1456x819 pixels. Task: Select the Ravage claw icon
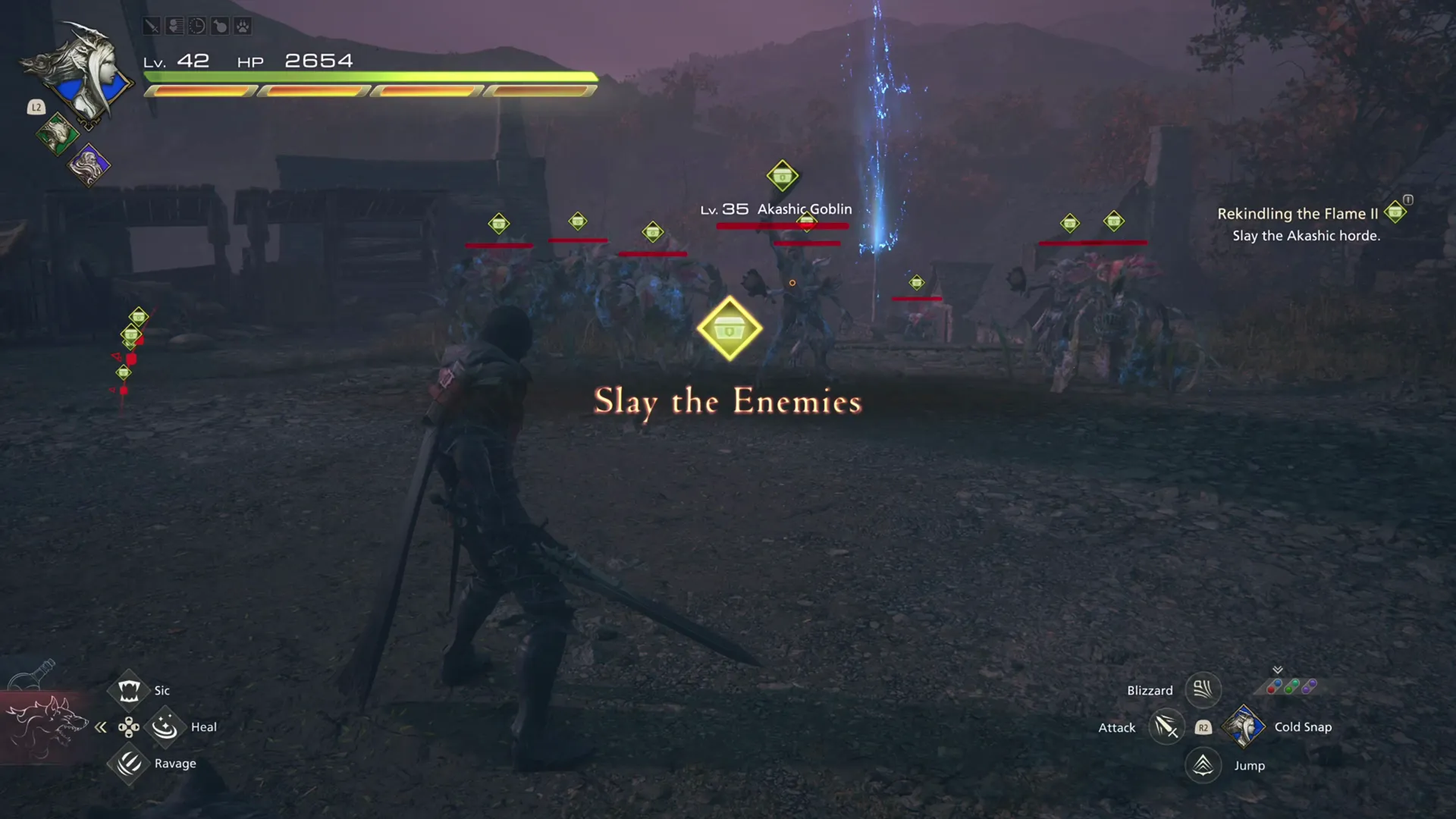coord(129,763)
